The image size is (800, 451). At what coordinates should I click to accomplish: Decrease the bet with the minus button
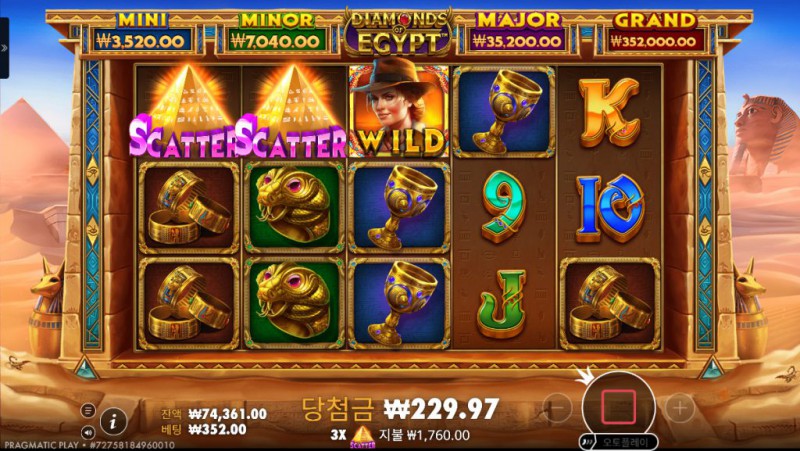[x=558, y=407]
